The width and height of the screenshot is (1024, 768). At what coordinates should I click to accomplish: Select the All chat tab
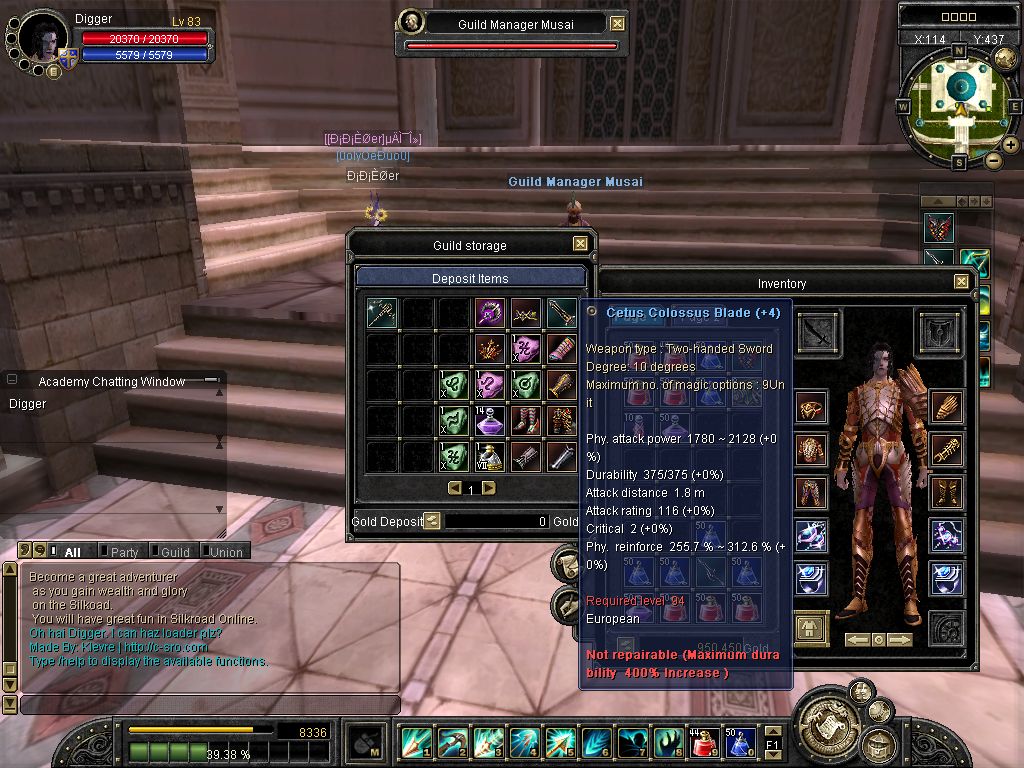71,552
